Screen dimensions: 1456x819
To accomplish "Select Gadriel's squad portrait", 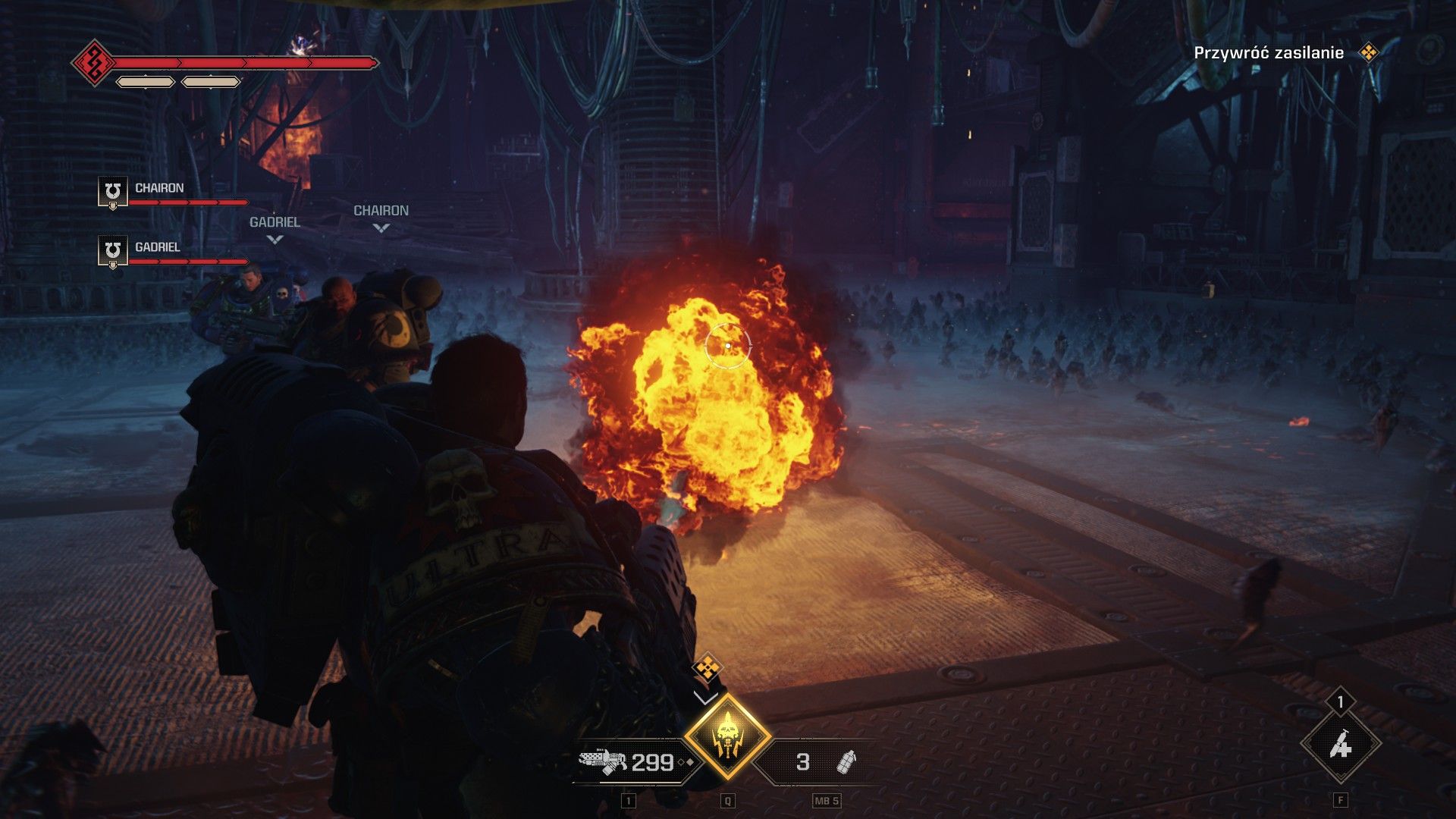I will click(x=113, y=250).
